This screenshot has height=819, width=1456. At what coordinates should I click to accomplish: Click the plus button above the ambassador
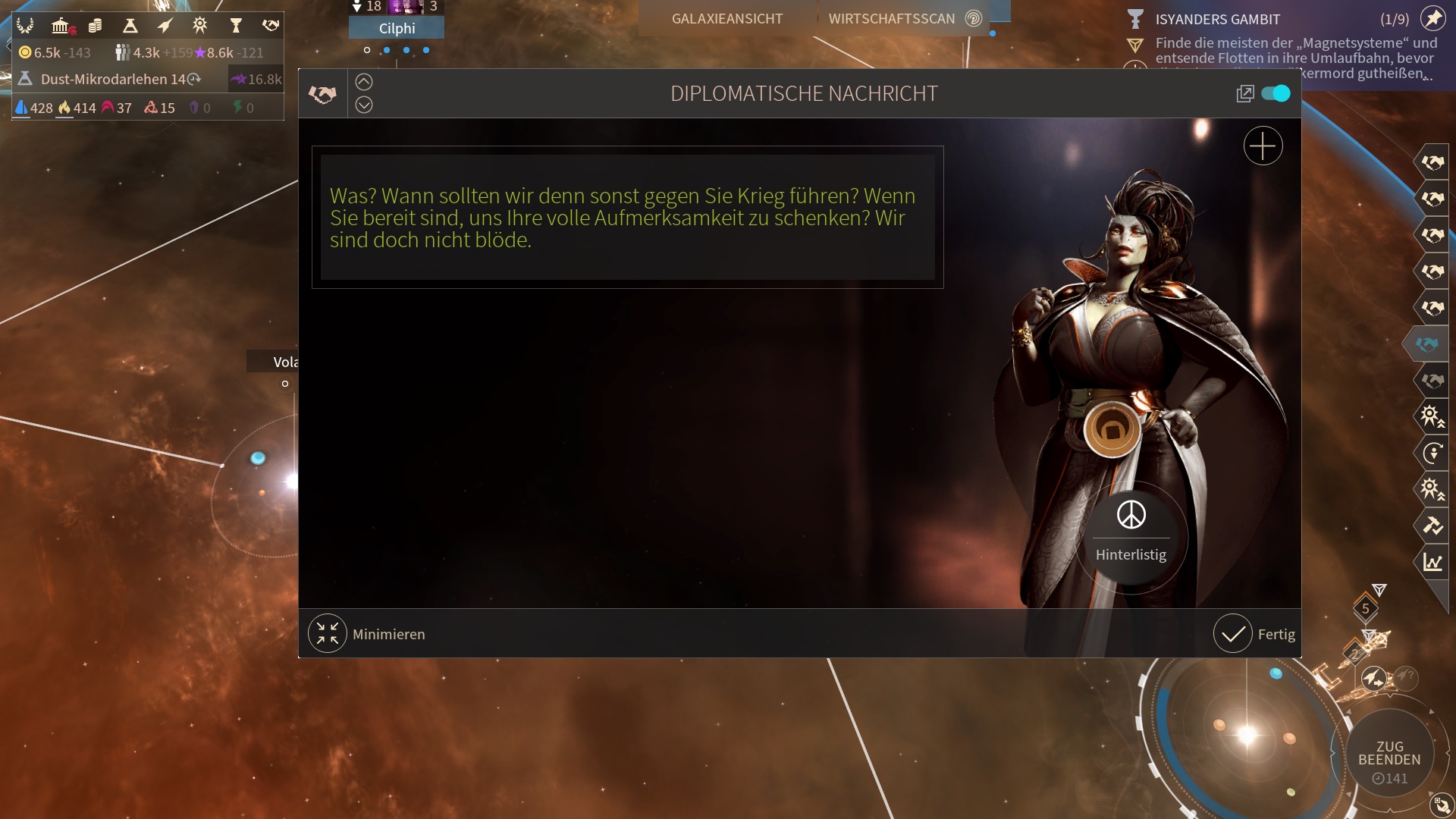1263,146
